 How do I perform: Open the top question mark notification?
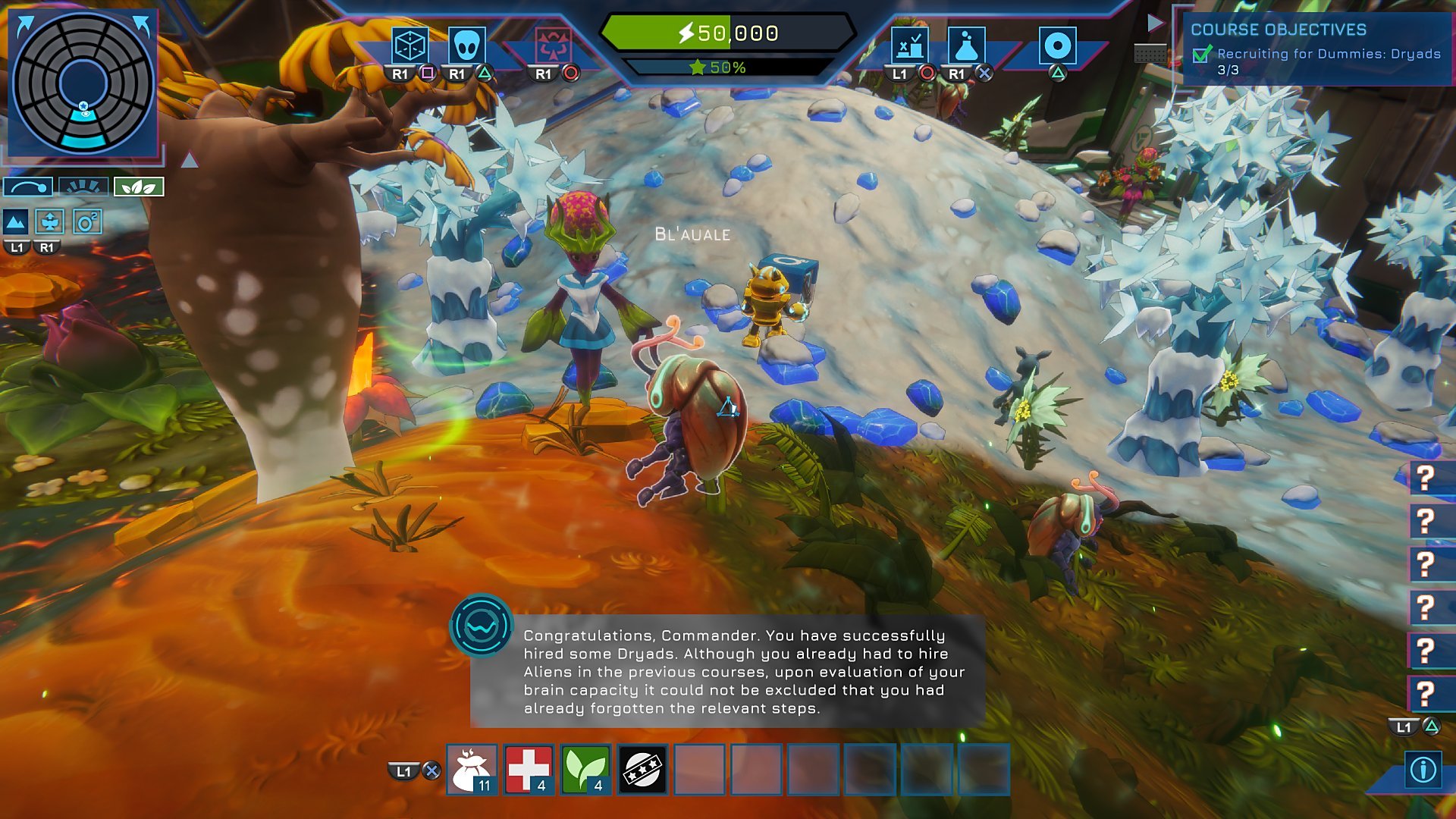coord(1426,478)
